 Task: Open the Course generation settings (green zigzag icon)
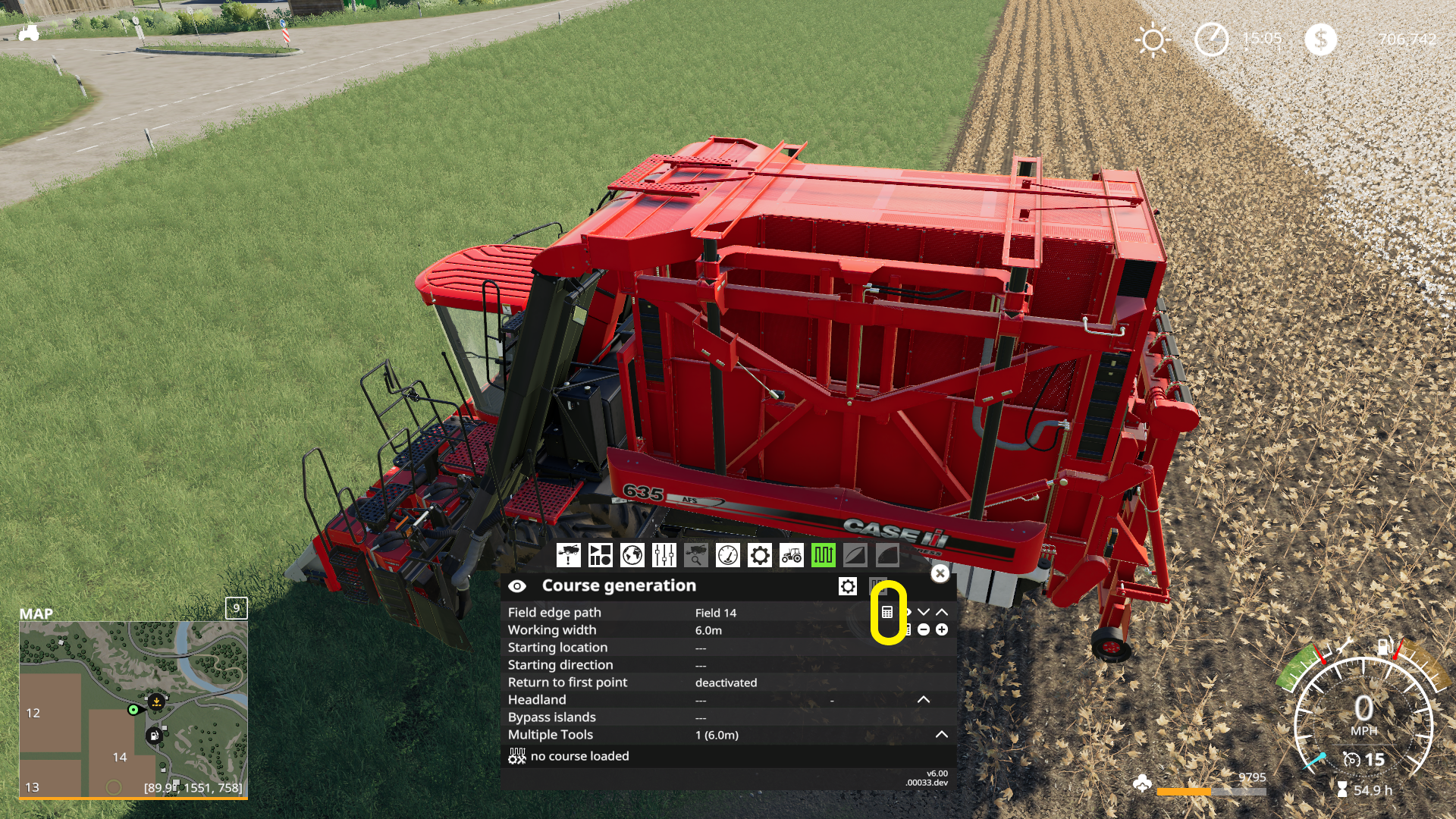click(x=823, y=555)
